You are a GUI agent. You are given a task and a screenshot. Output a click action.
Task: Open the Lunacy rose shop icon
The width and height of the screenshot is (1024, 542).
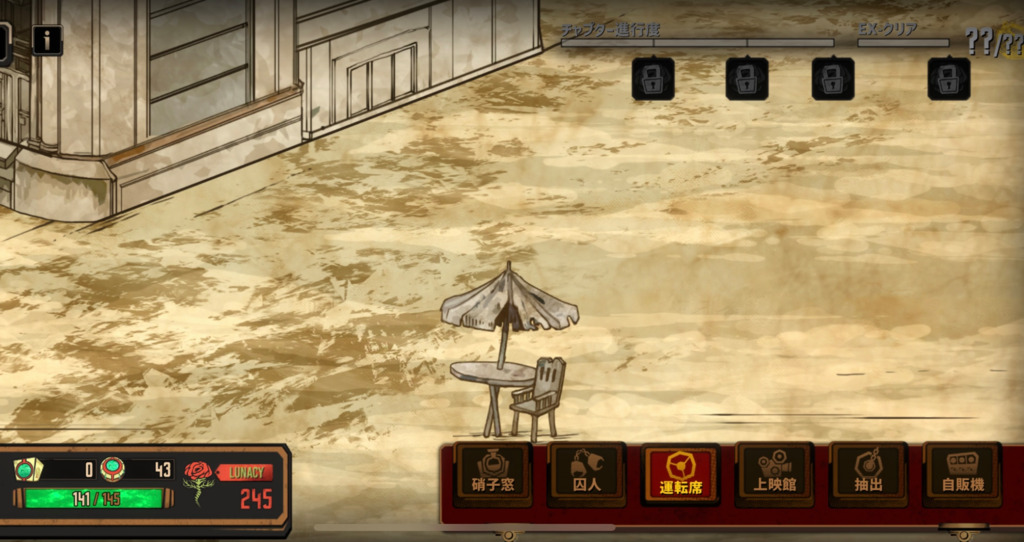click(199, 480)
